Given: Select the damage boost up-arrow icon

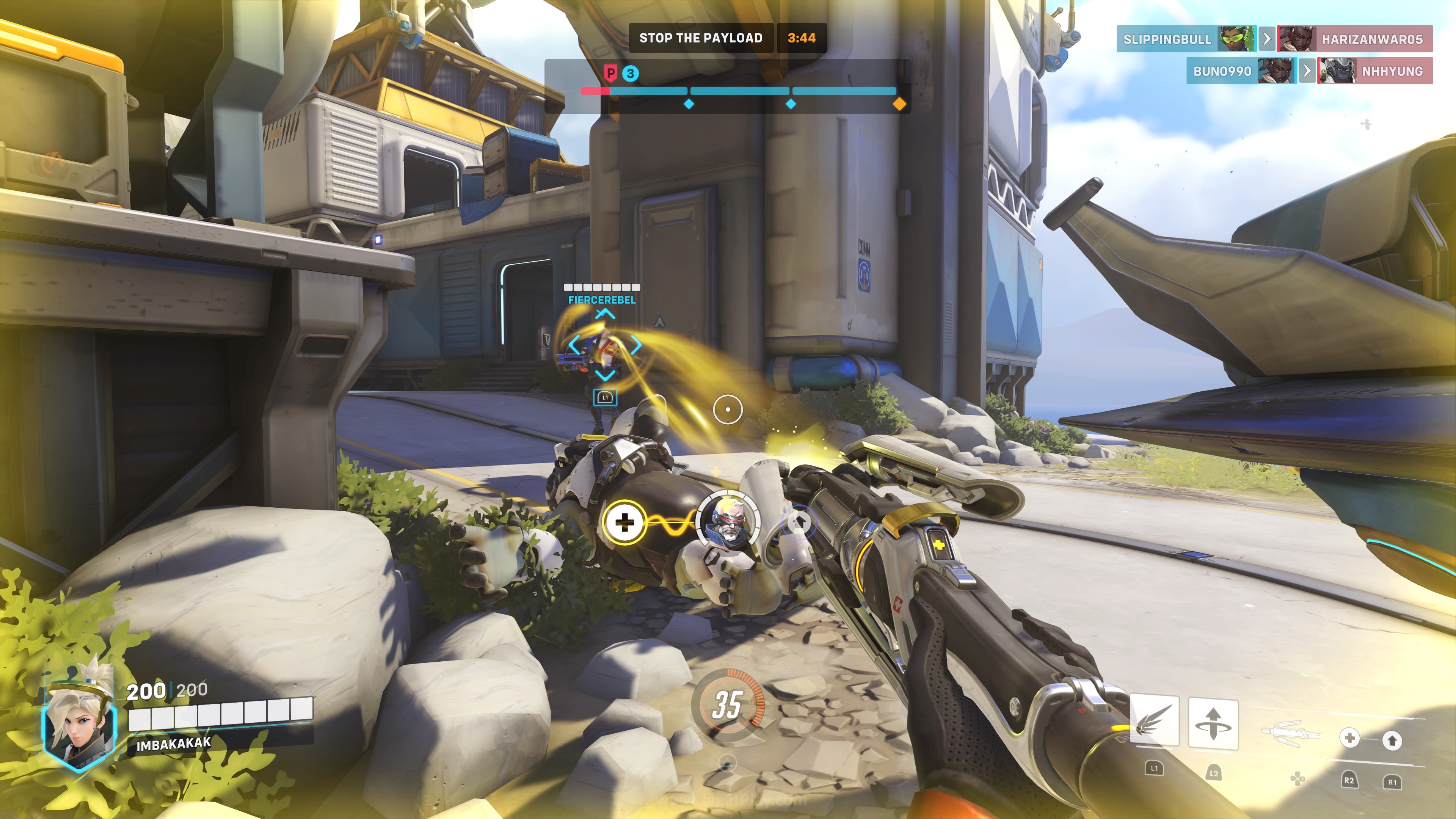Looking at the screenshot, I should pyautogui.click(x=1392, y=740).
